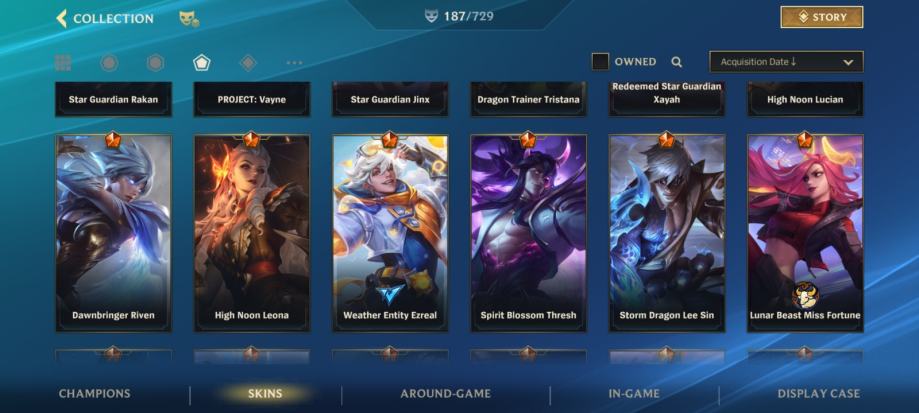Toggle the Owned checkbox

(600, 62)
